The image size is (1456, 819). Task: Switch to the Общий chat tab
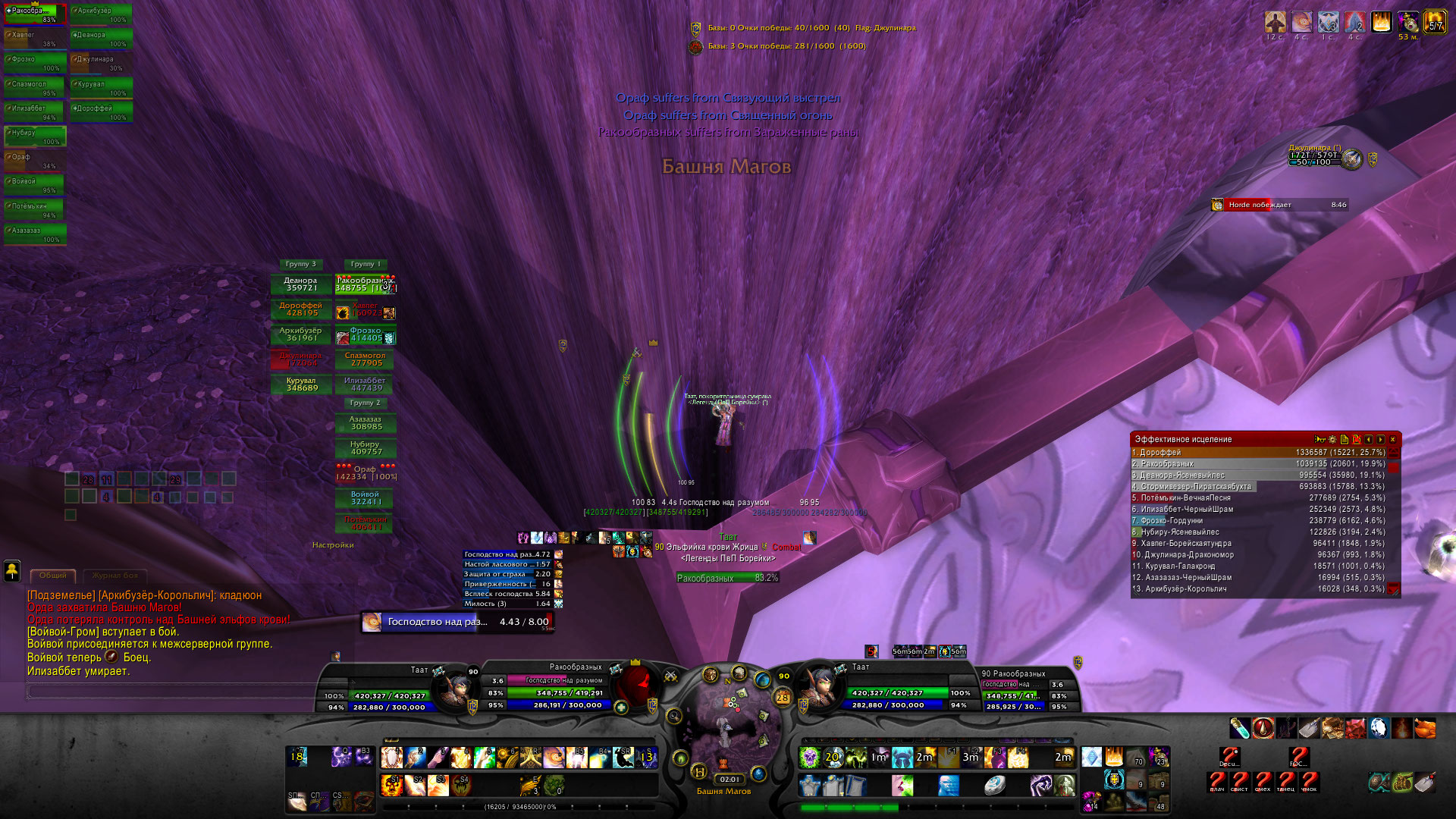[53, 576]
